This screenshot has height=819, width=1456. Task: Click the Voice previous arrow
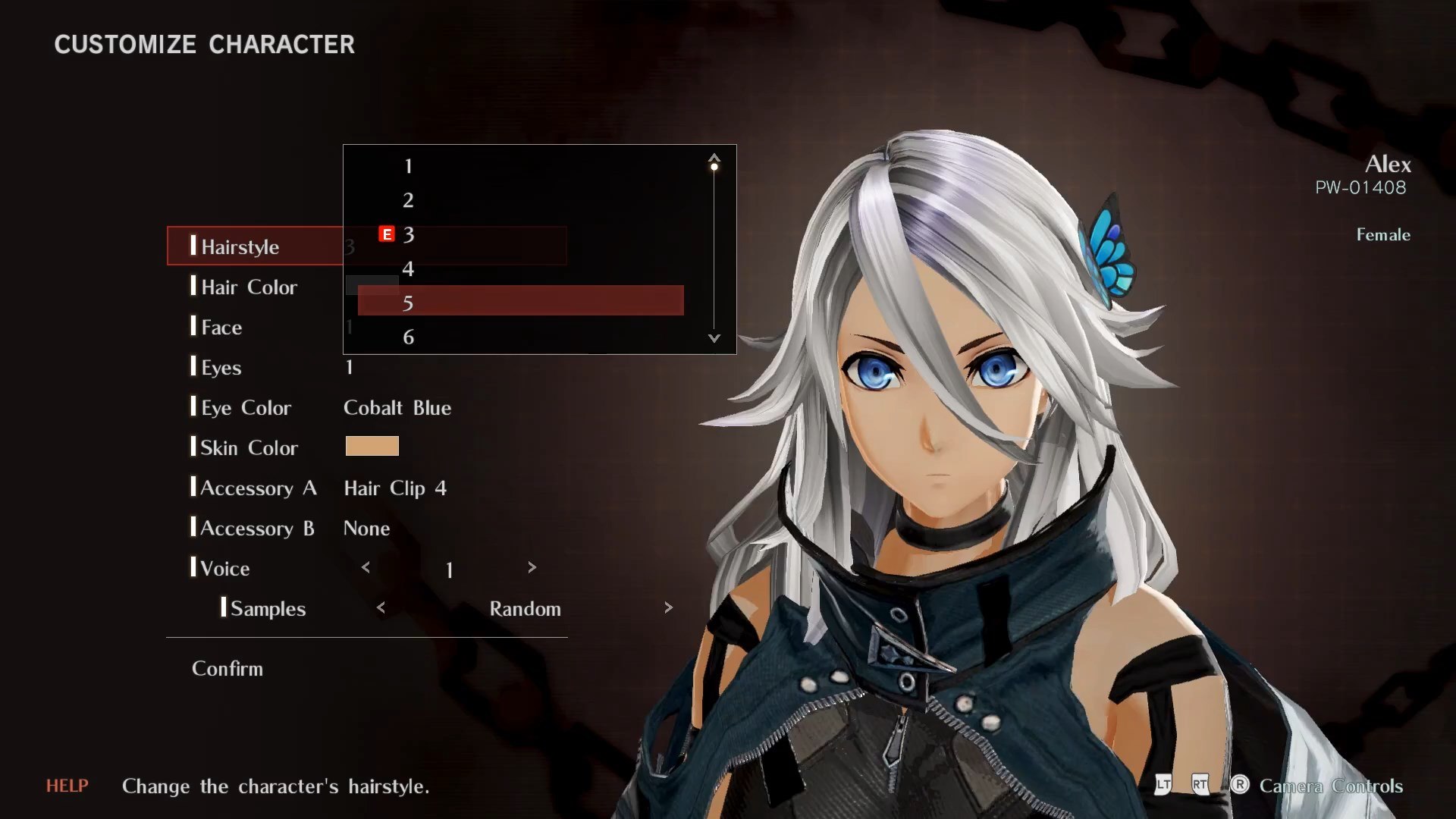click(366, 567)
